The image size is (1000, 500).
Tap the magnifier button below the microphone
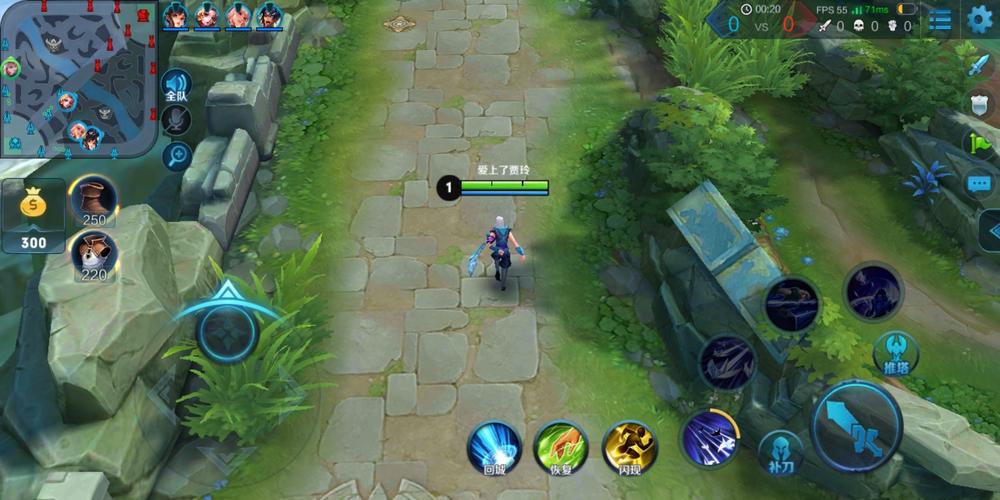click(x=178, y=155)
